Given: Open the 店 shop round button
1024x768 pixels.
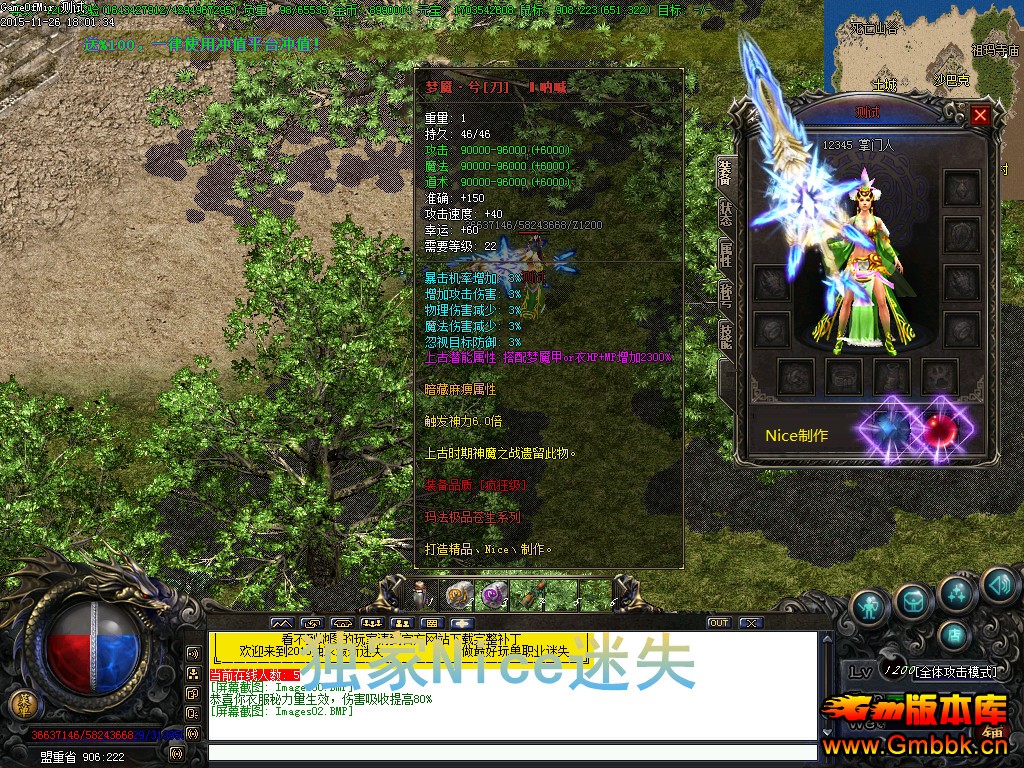Looking at the screenshot, I should tap(955, 634).
